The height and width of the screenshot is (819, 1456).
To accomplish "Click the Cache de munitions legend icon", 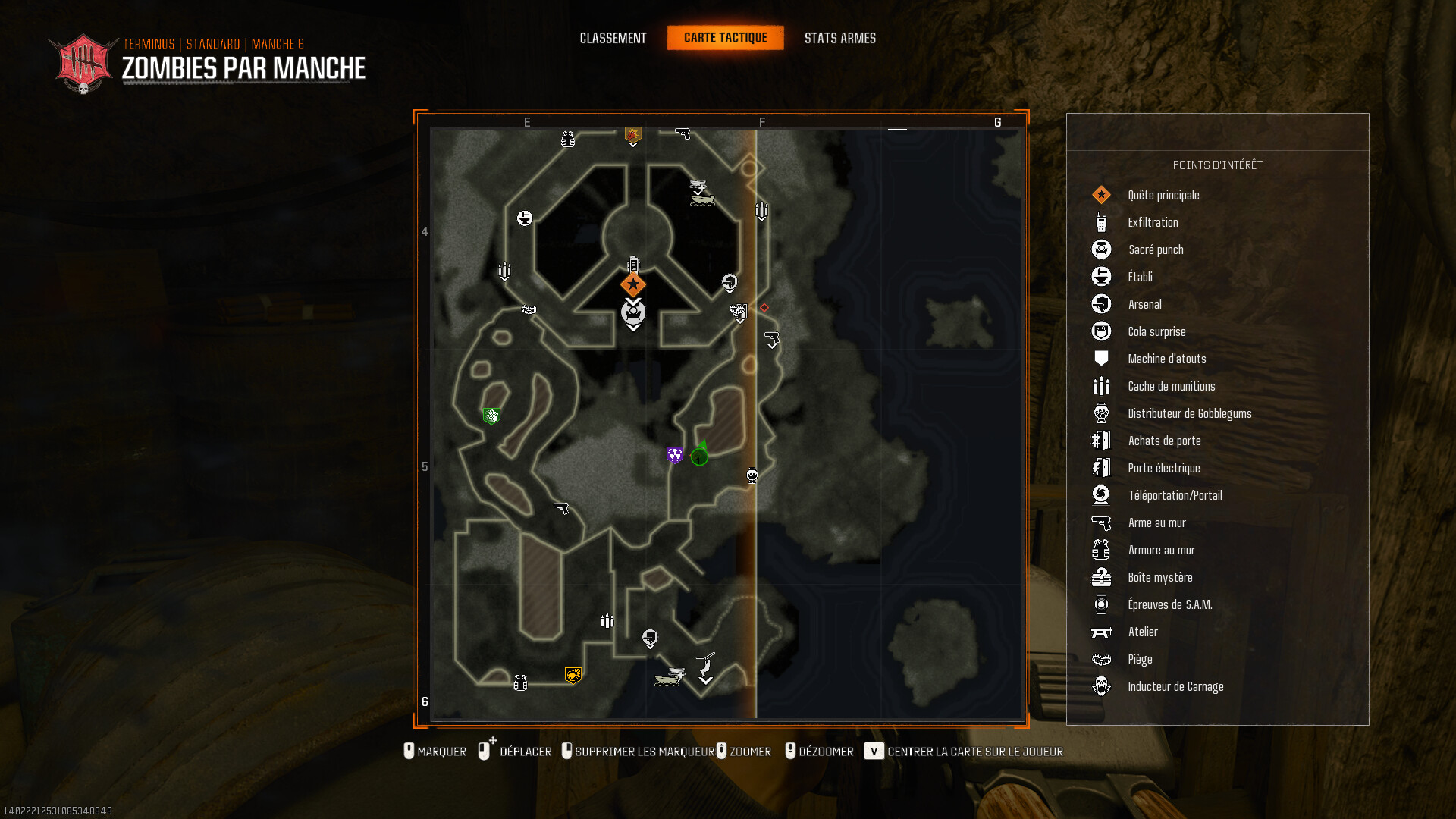I will (1102, 386).
